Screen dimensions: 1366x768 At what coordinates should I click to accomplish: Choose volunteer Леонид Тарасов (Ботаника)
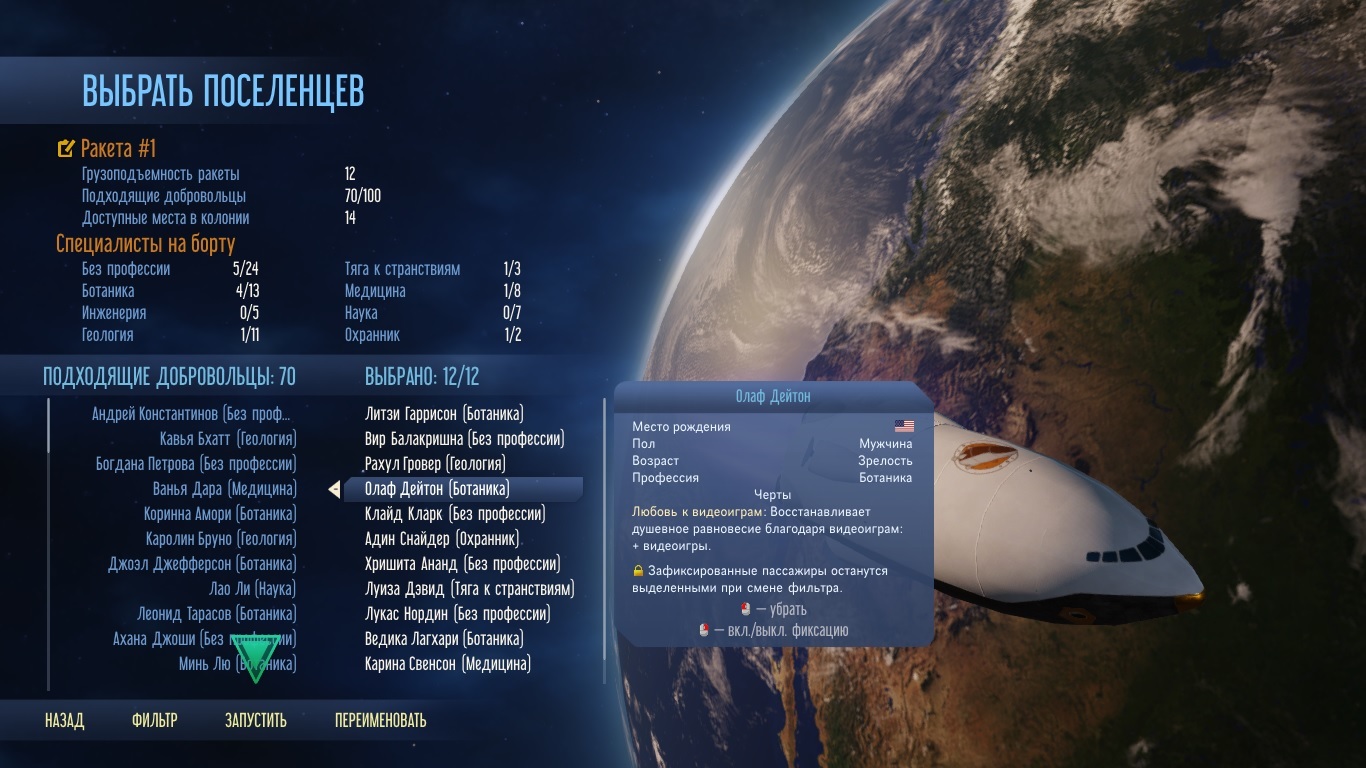(x=217, y=614)
